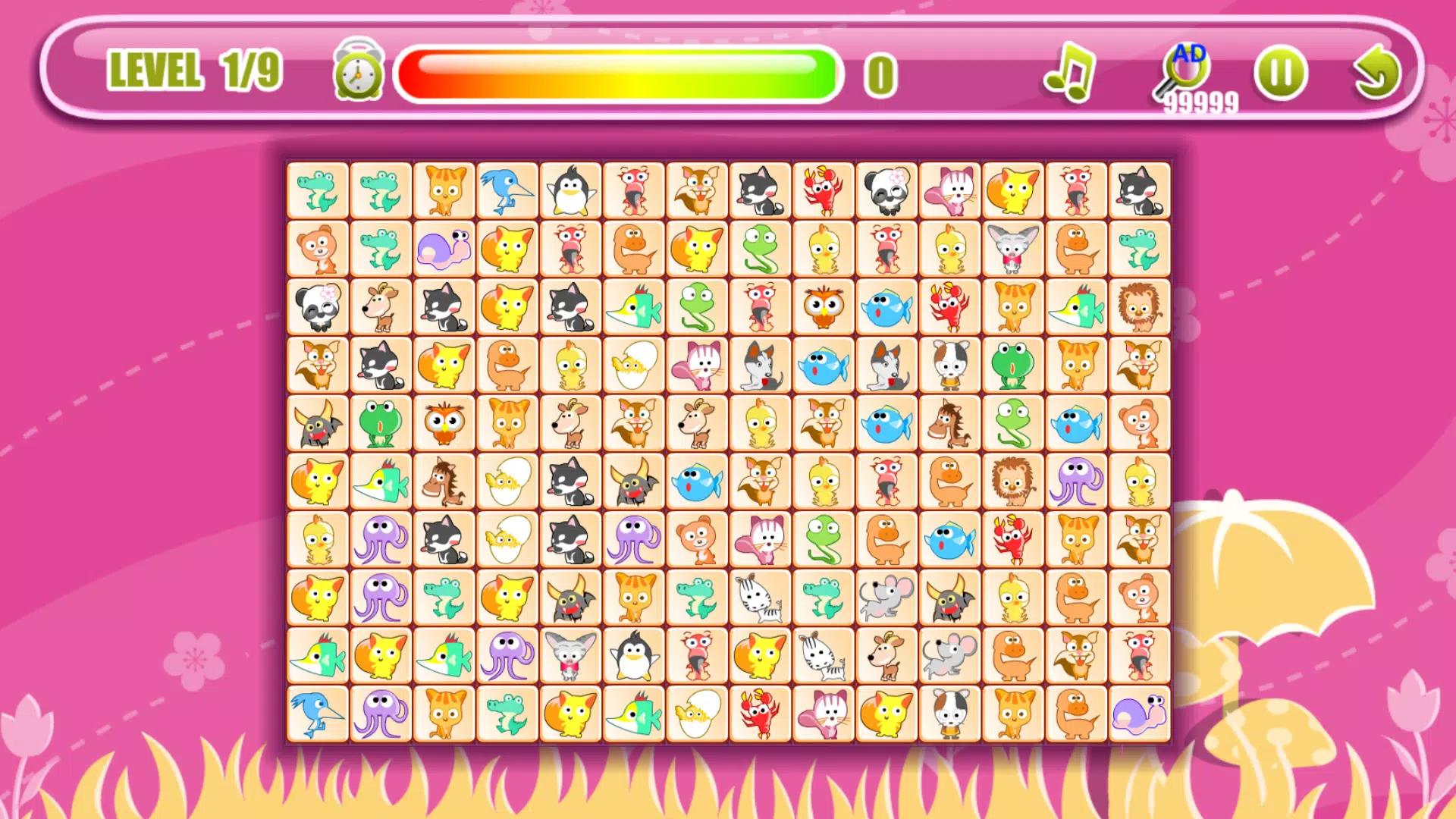This screenshot has height=819, width=1456.
Task: Select the owl tile in the third row
Action: pyautogui.click(x=824, y=306)
